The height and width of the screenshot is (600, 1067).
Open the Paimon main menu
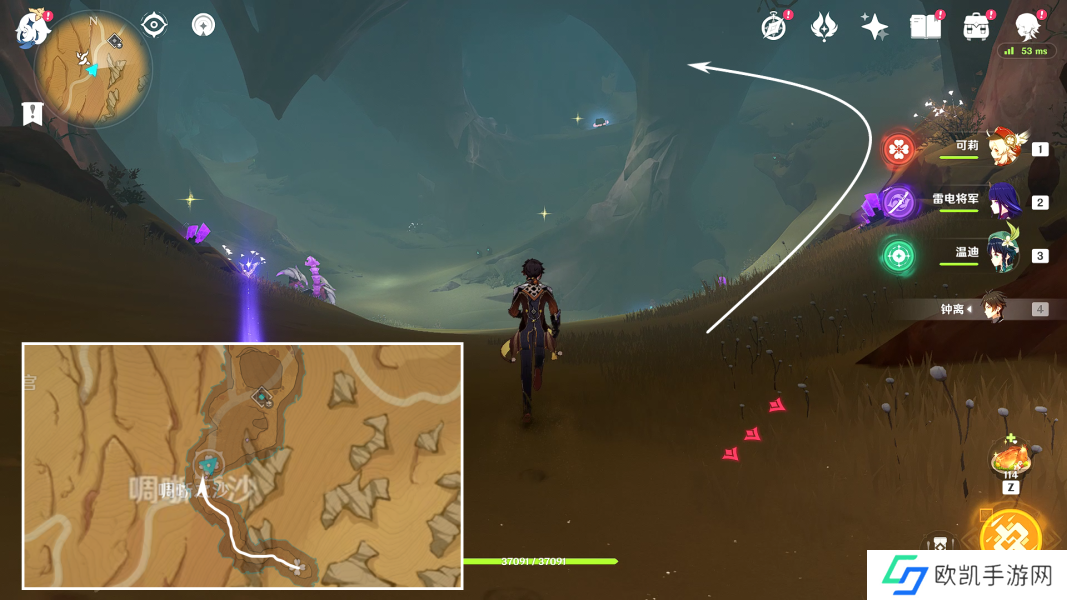33,28
